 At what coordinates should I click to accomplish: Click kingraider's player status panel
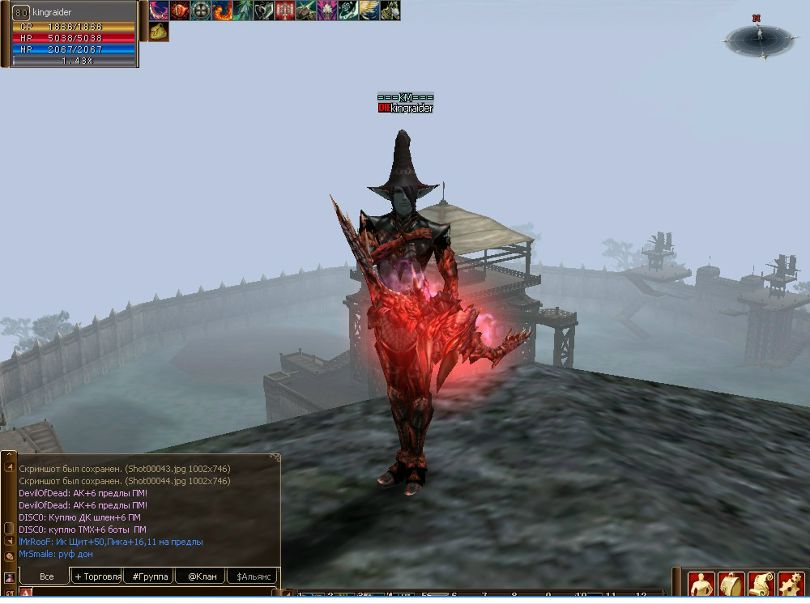[x=70, y=35]
